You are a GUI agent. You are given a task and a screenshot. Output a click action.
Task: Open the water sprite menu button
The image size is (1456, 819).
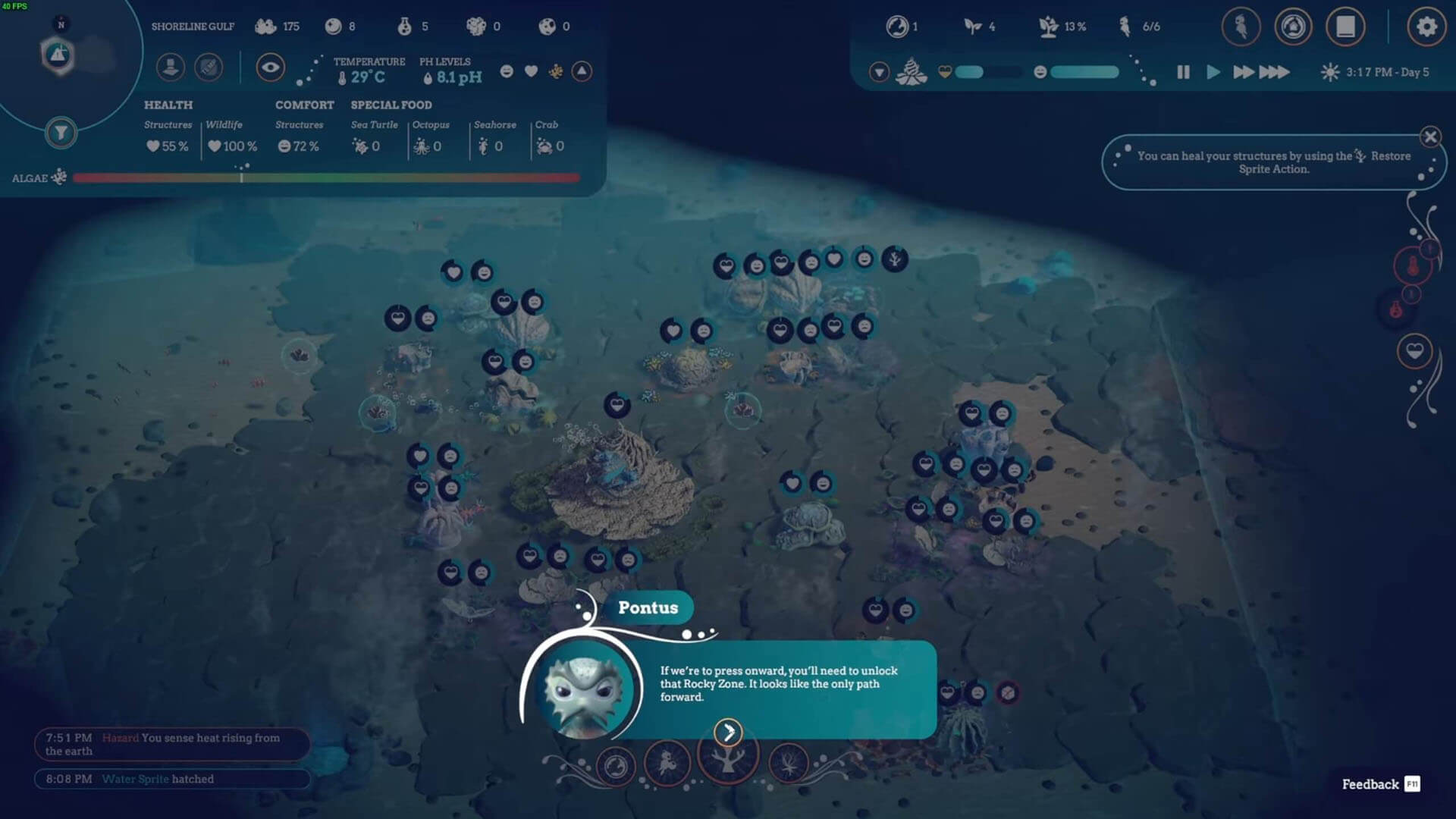click(x=1241, y=27)
